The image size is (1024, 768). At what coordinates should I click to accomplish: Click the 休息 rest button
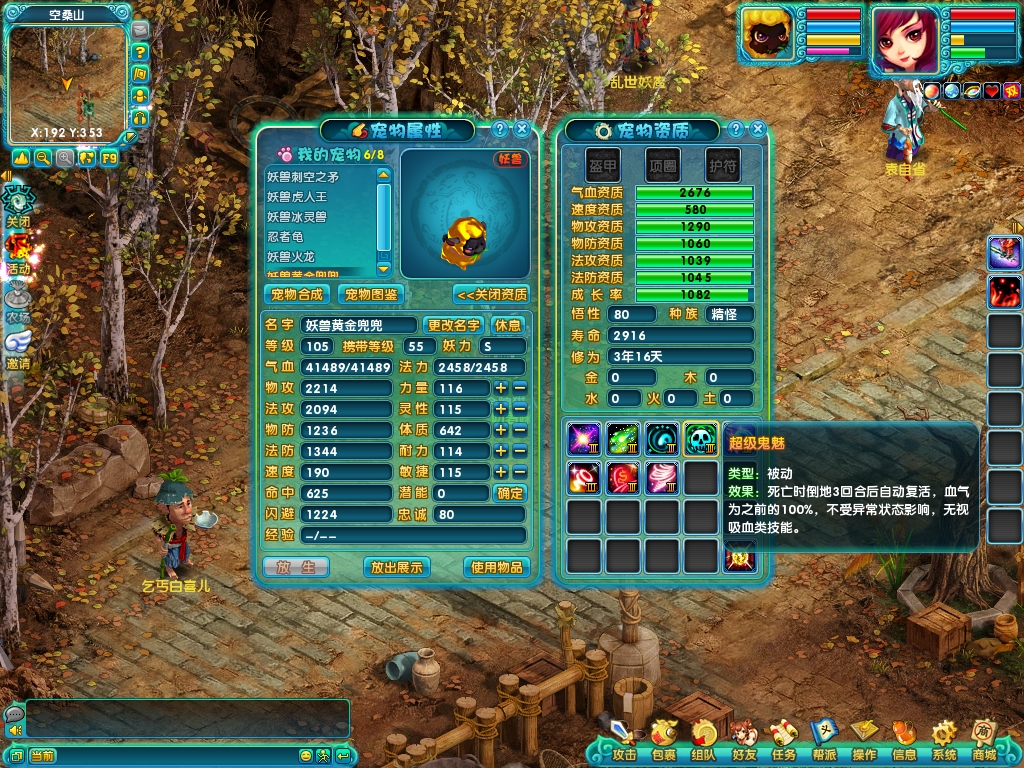coord(508,325)
